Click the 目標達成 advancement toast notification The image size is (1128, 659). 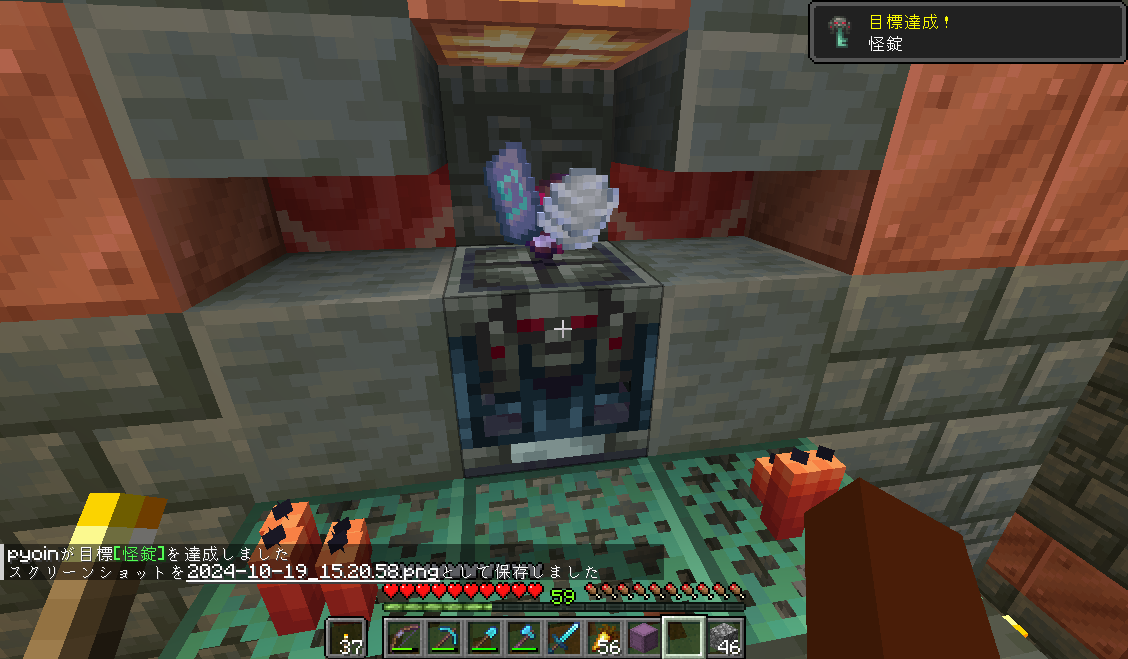[x=966, y=32]
